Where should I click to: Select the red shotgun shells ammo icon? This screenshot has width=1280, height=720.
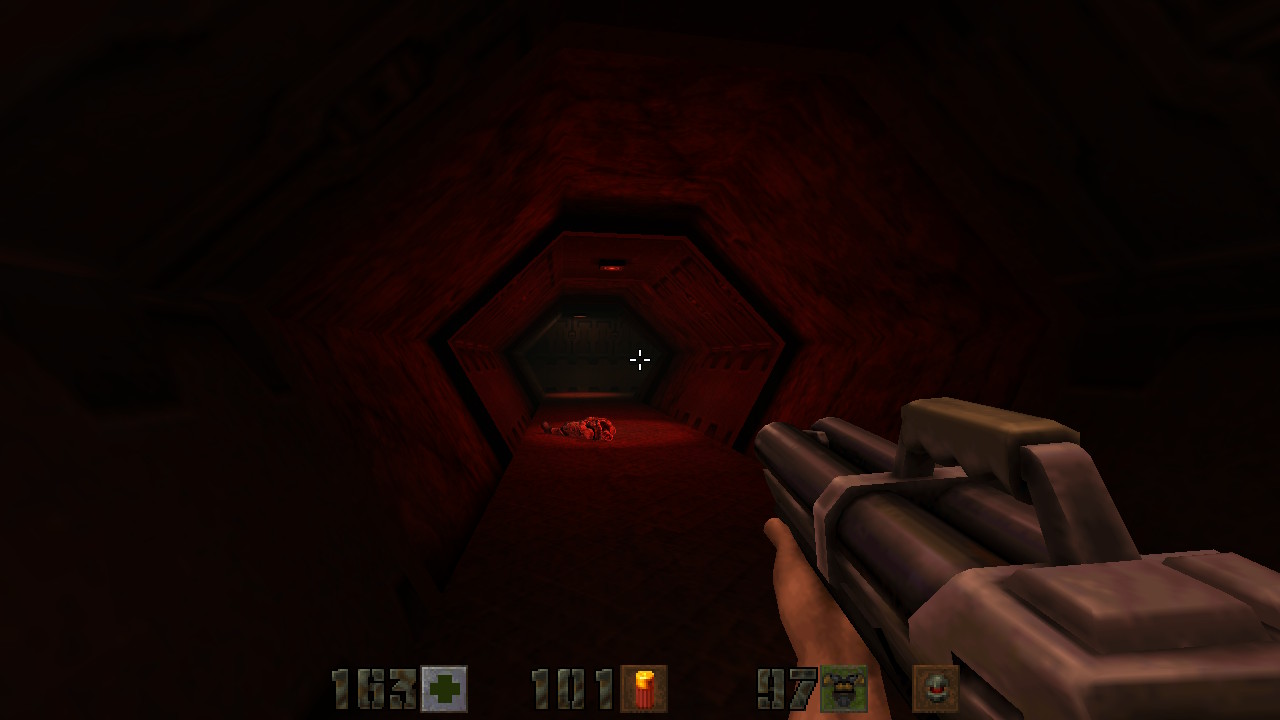[643, 689]
